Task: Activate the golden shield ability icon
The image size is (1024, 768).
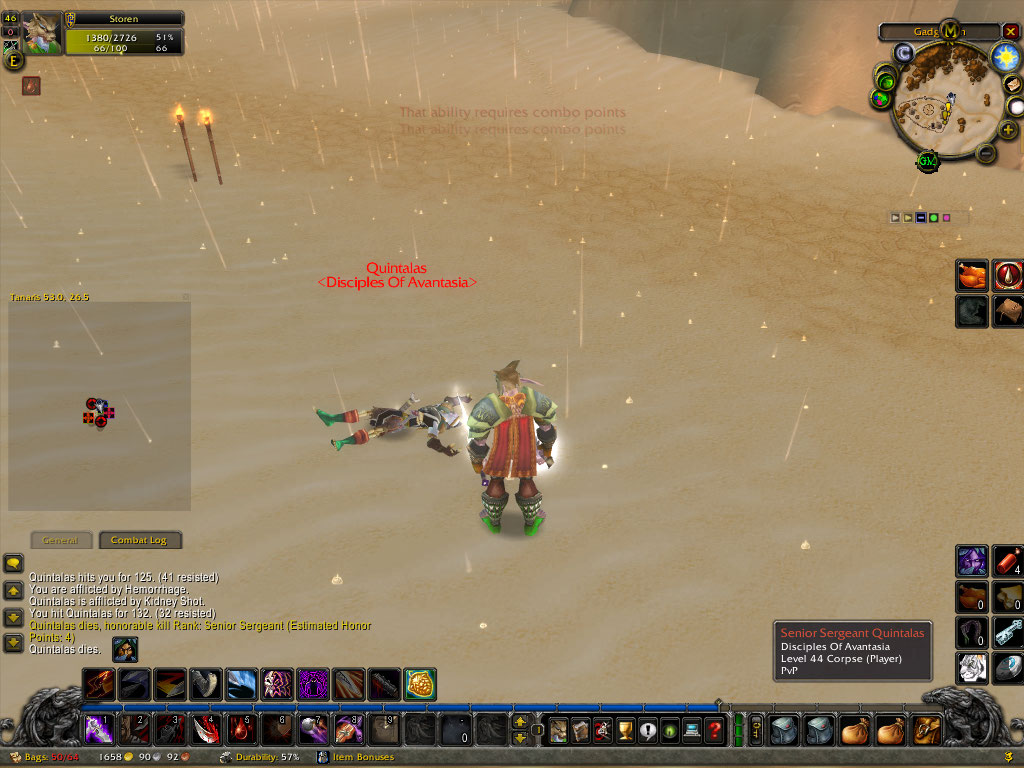Action: (419, 685)
